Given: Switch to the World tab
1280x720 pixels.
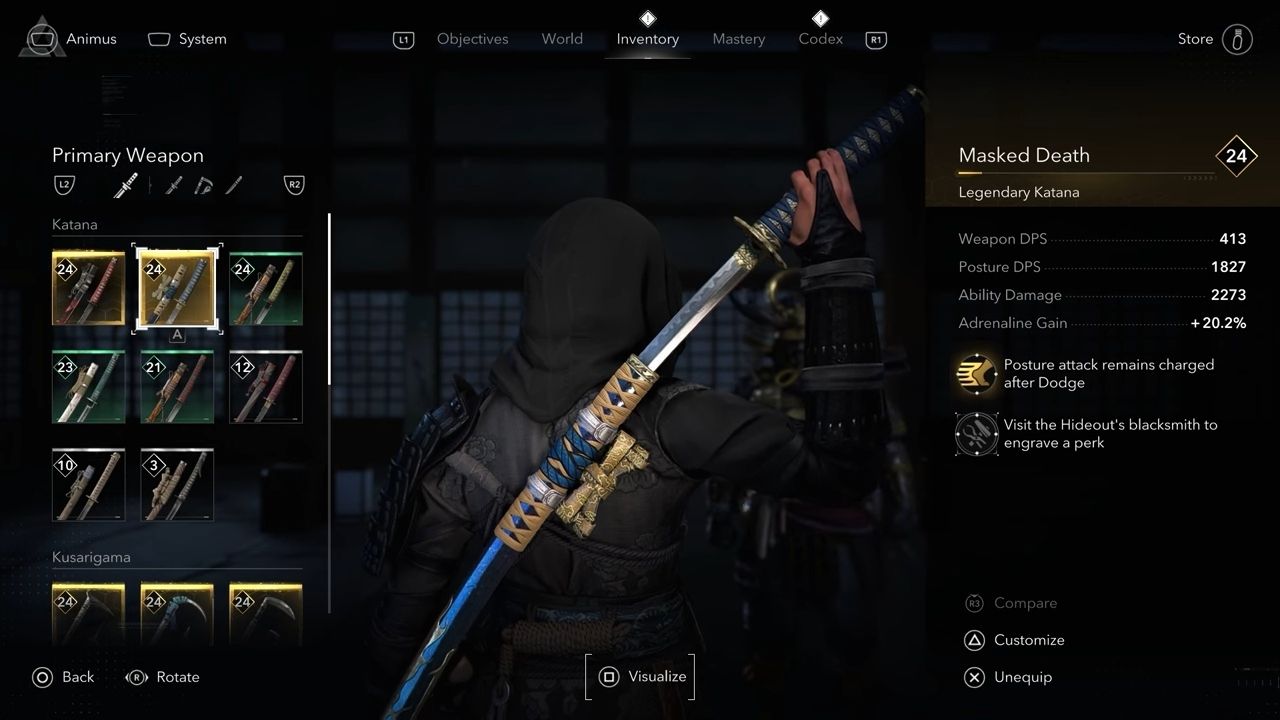Looking at the screenshot, I should [562, 39].
